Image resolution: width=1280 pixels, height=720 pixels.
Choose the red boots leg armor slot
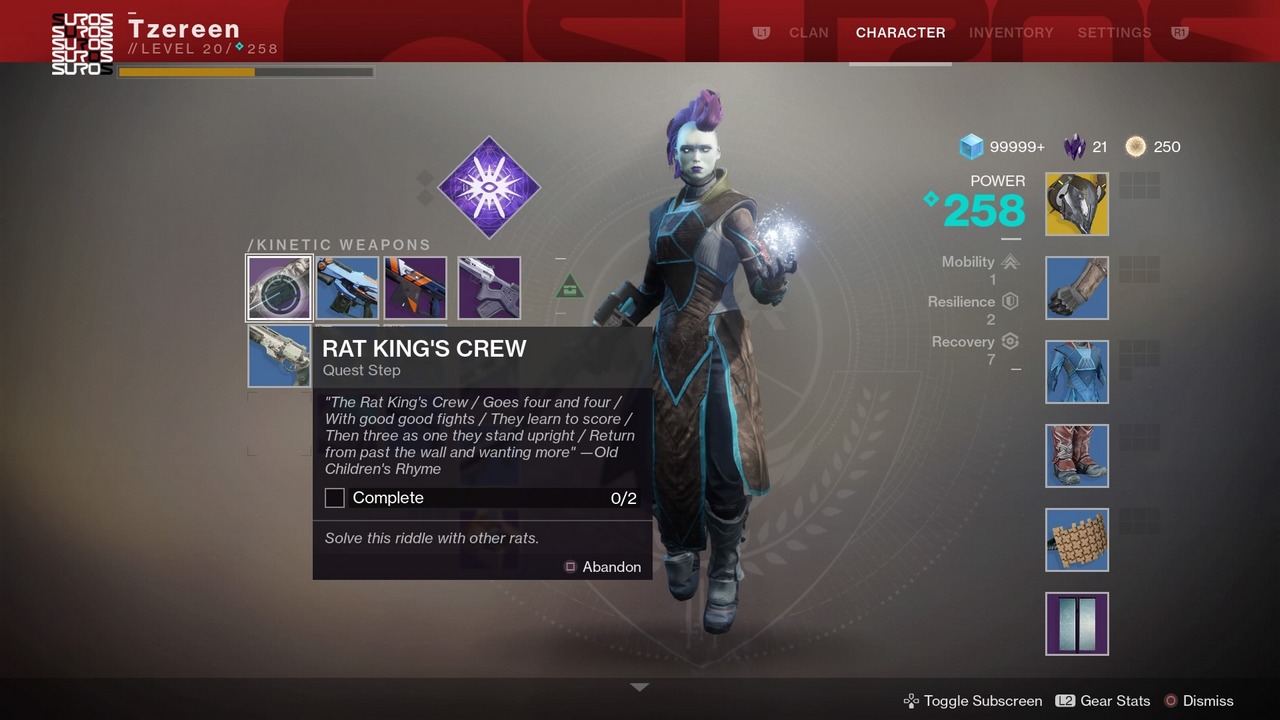[x=1077, y=456]
